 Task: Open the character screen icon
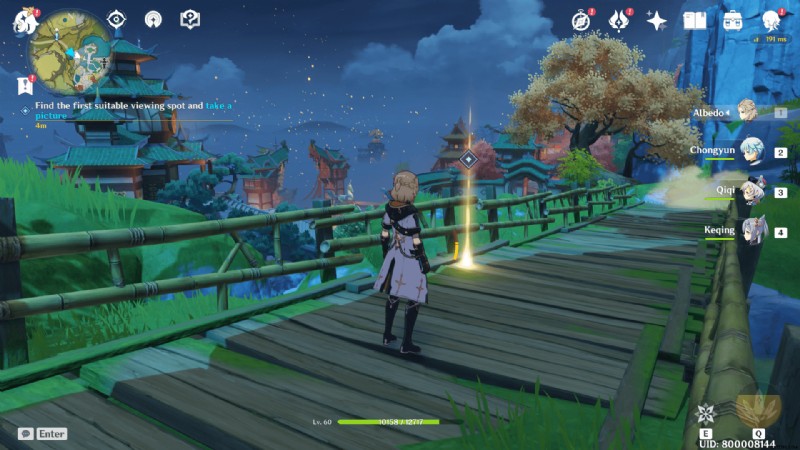tap(771, 20)
